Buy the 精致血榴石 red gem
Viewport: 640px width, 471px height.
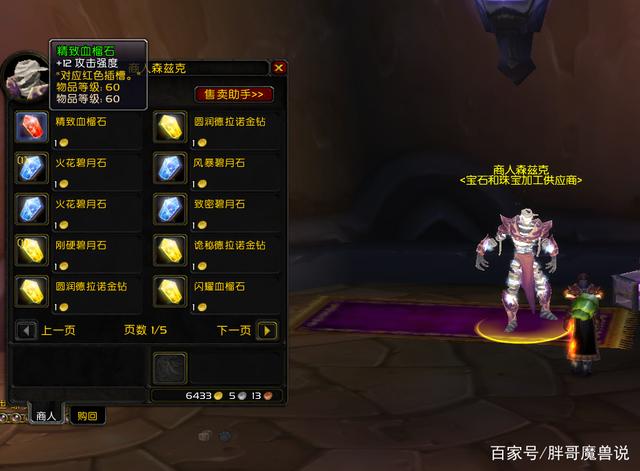click(x=30, y=129)
